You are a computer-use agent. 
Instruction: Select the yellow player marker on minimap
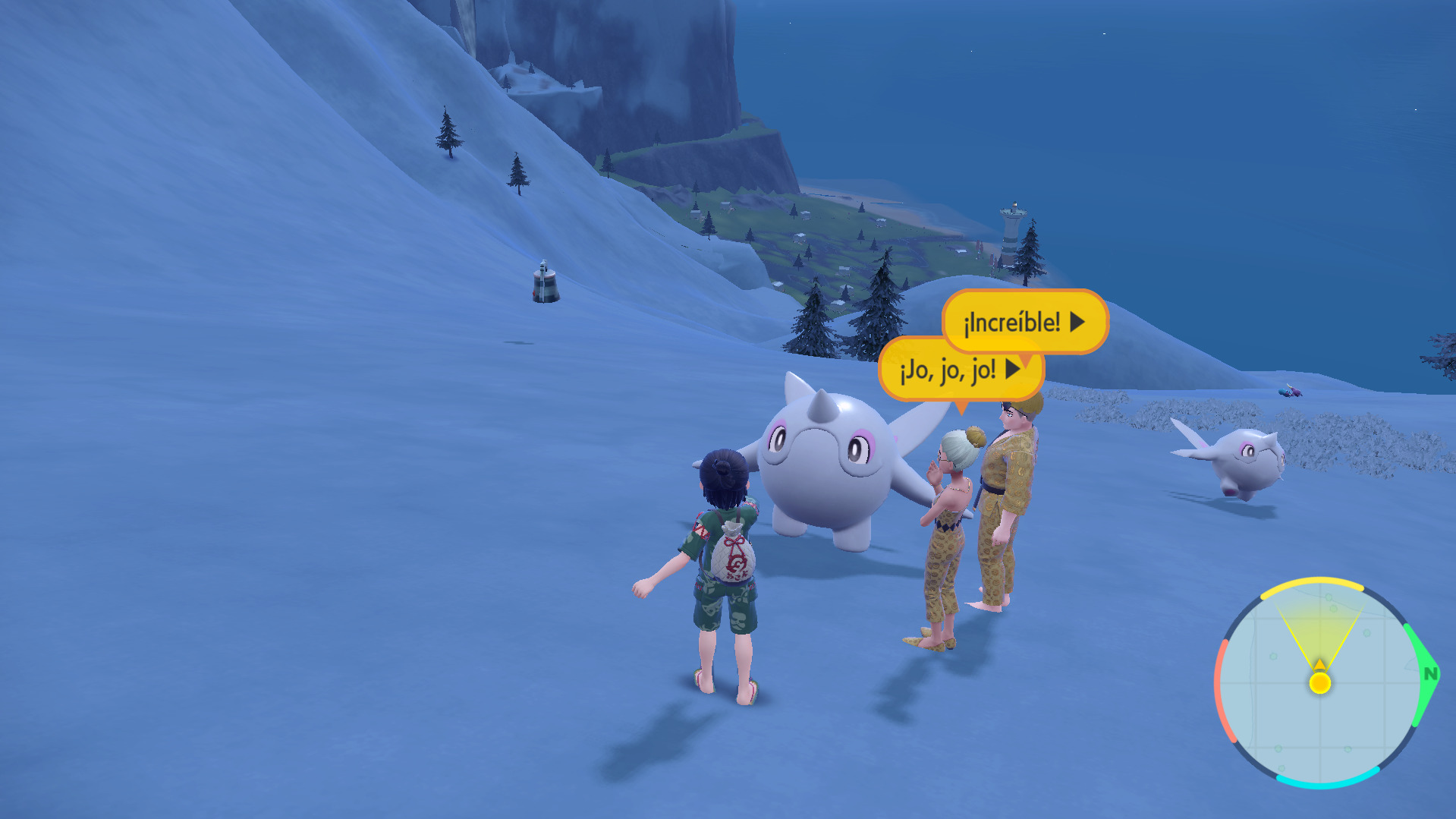click(x=1320, y=682)
